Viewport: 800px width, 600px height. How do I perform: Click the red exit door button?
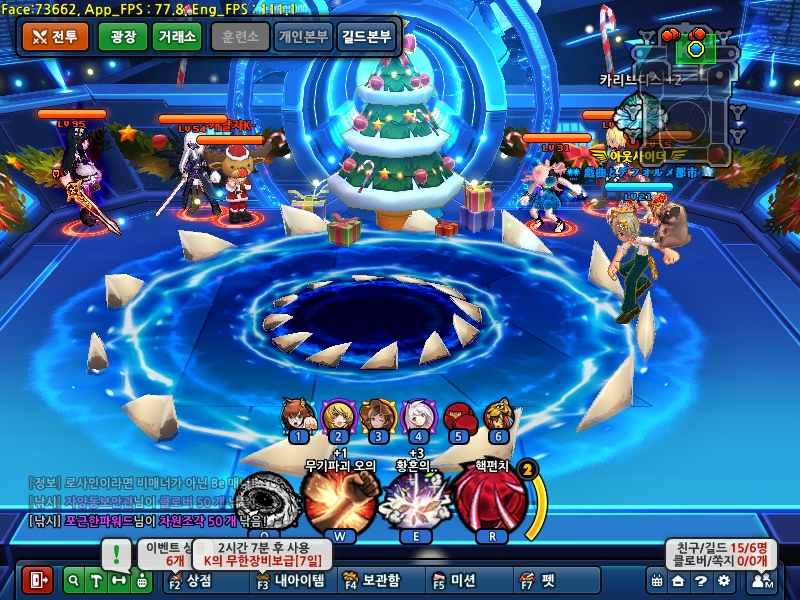[38, 580]
